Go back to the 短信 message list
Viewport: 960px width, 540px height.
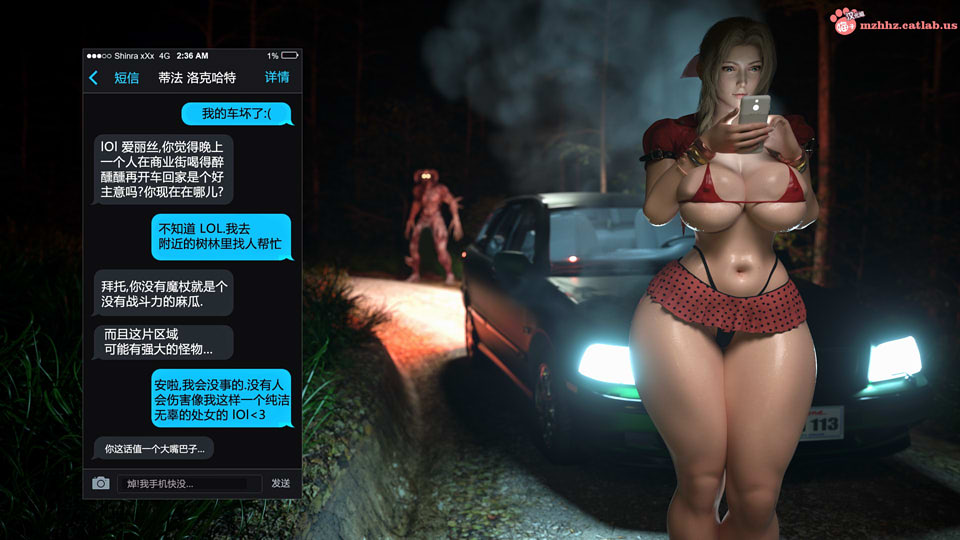(x=114, y=78)
